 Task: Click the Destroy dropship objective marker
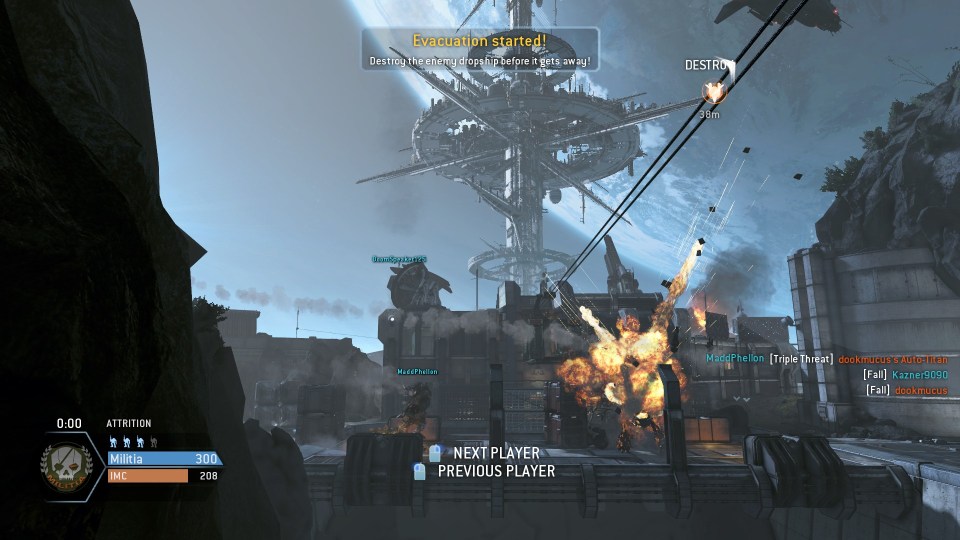coord(713,93)
